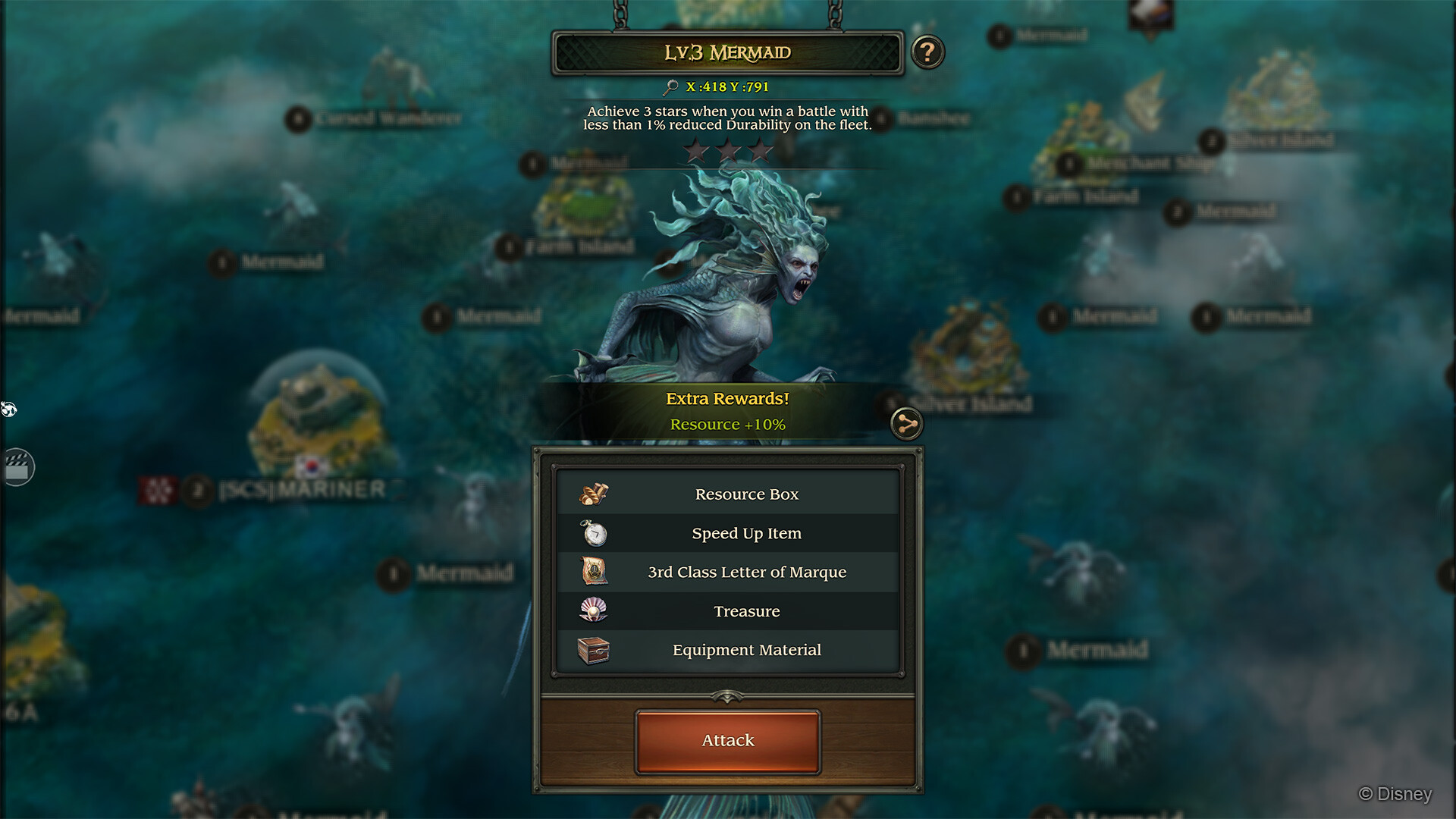Image resolution: width=1456 pixels, height=819 pixels.
Task: Click the Equipment Material chest icon
Action: tap(594, 650)
